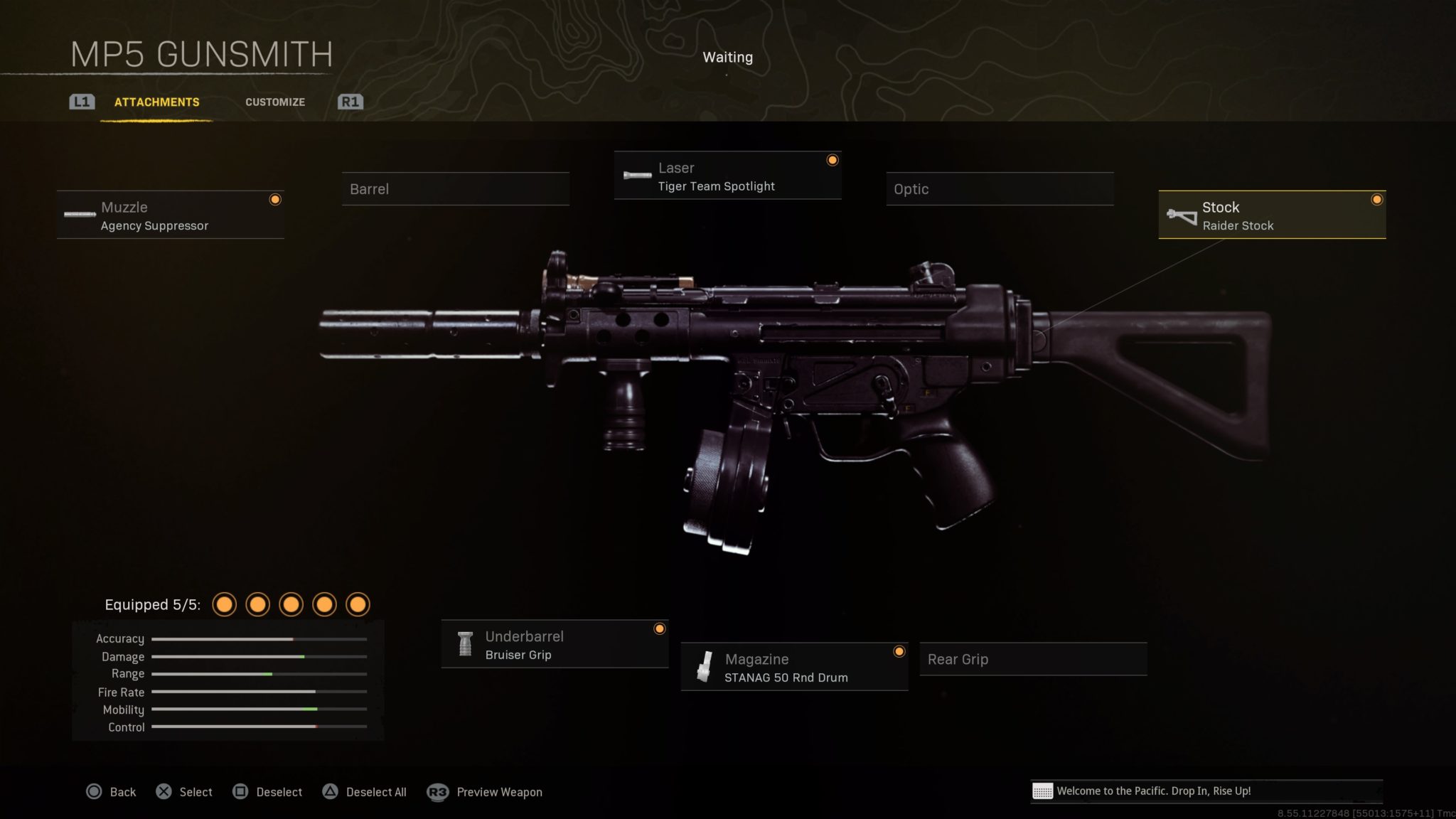Image resolution: width=1456 pixels, height=819 pixels.
Task: Switch to the Customize tab
Action: pyautogui.click(x=275, y=102)
